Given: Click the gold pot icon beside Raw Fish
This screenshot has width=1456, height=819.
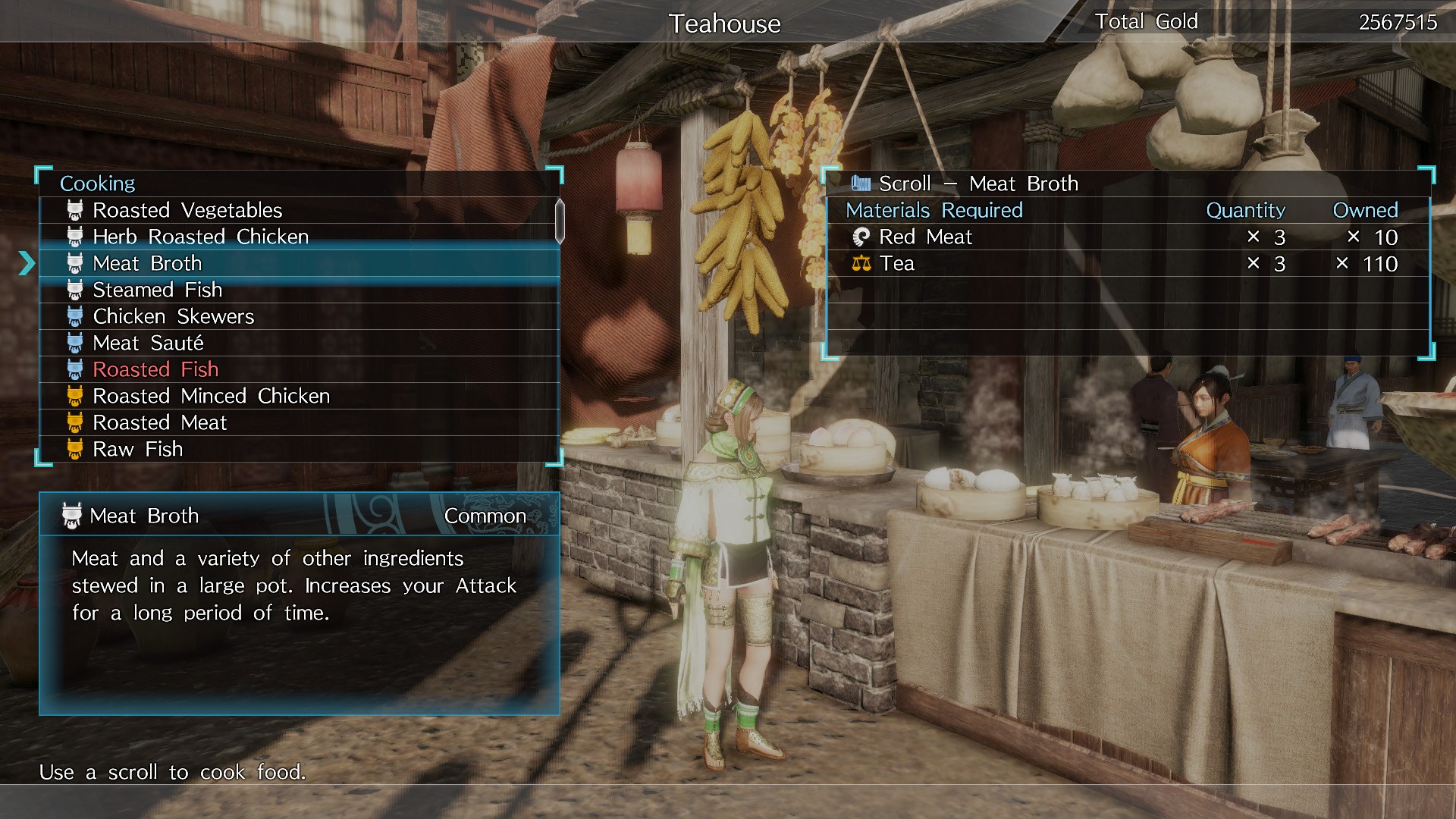Looking at the screenshot, I should (x=74, y=449).
